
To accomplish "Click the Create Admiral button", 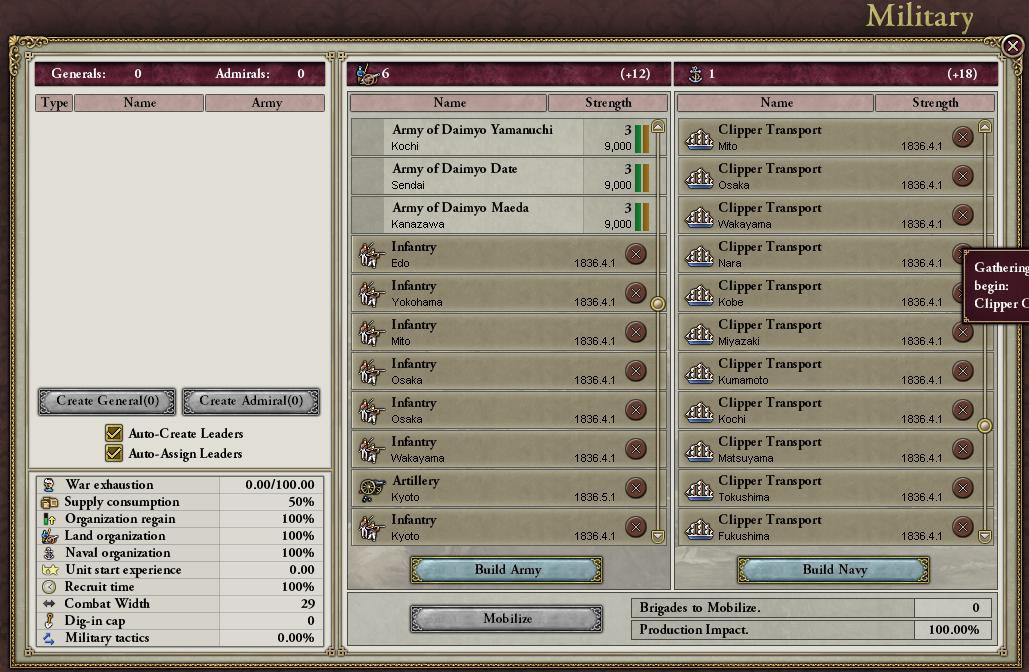I will tap(251, 401).
